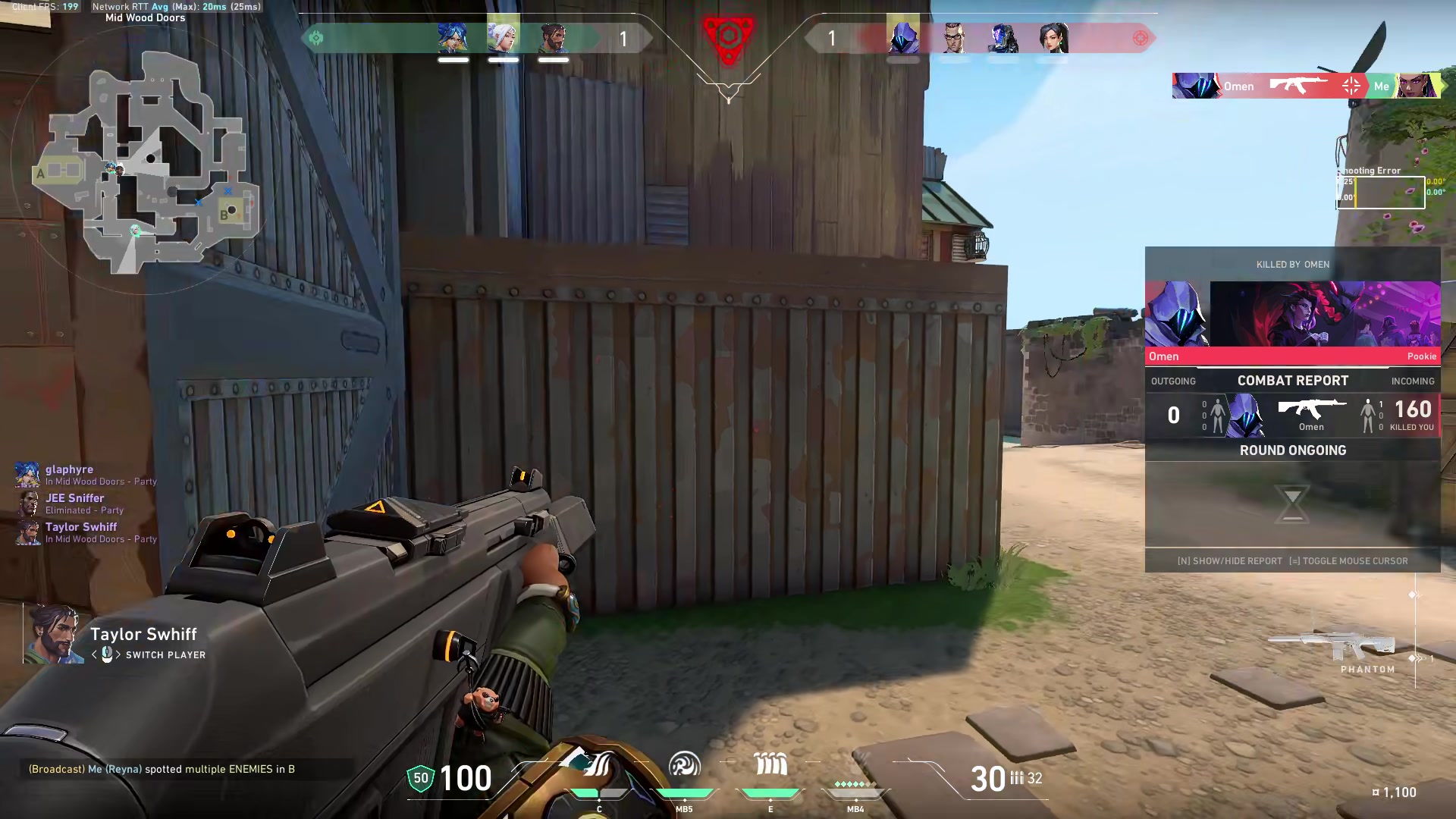This screenshot has height=819, width=1456.
Task: Select the COMBAT REPORT header
Action: (x=1293, y=381)
